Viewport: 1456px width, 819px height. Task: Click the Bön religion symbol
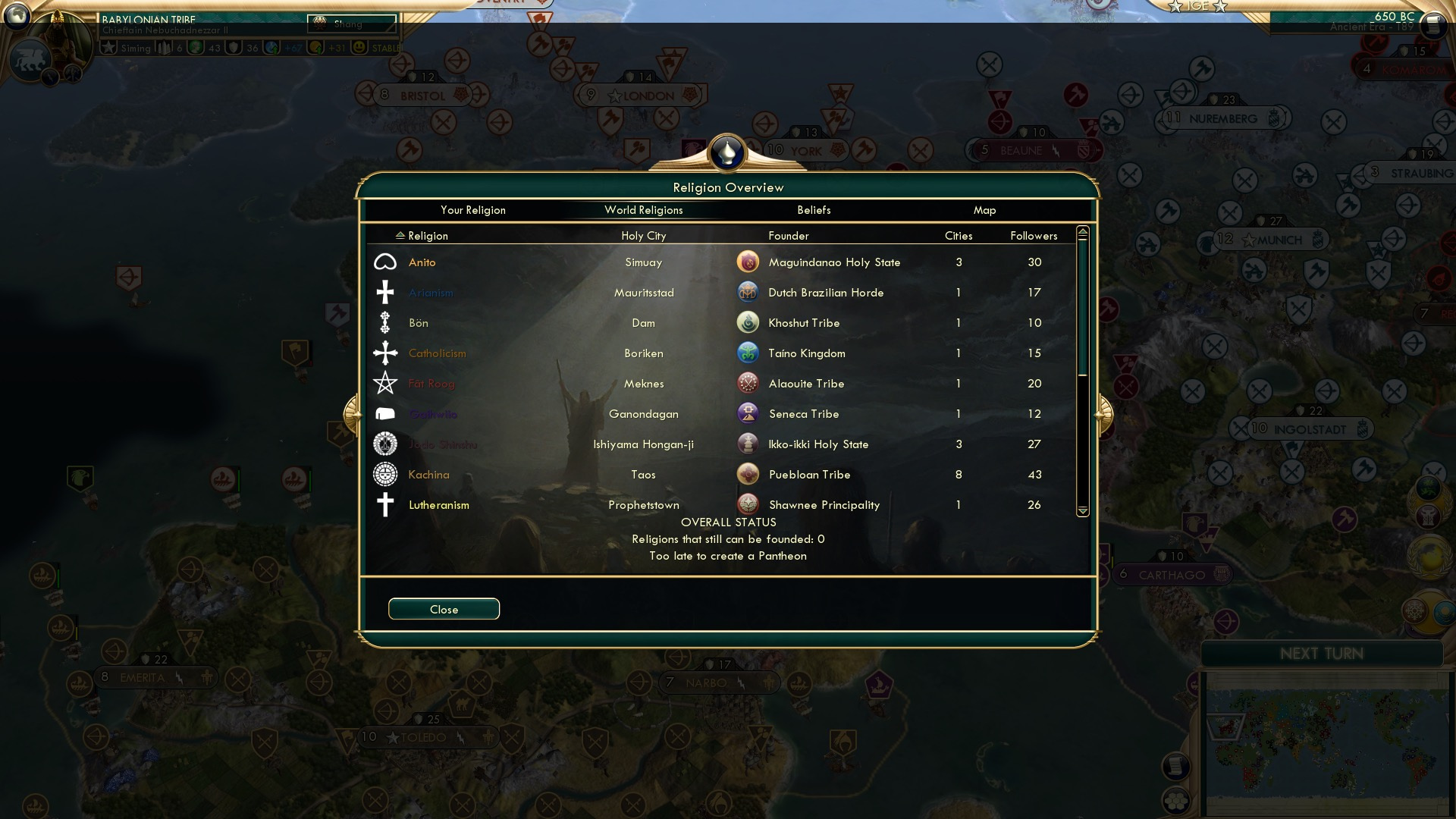385,322
